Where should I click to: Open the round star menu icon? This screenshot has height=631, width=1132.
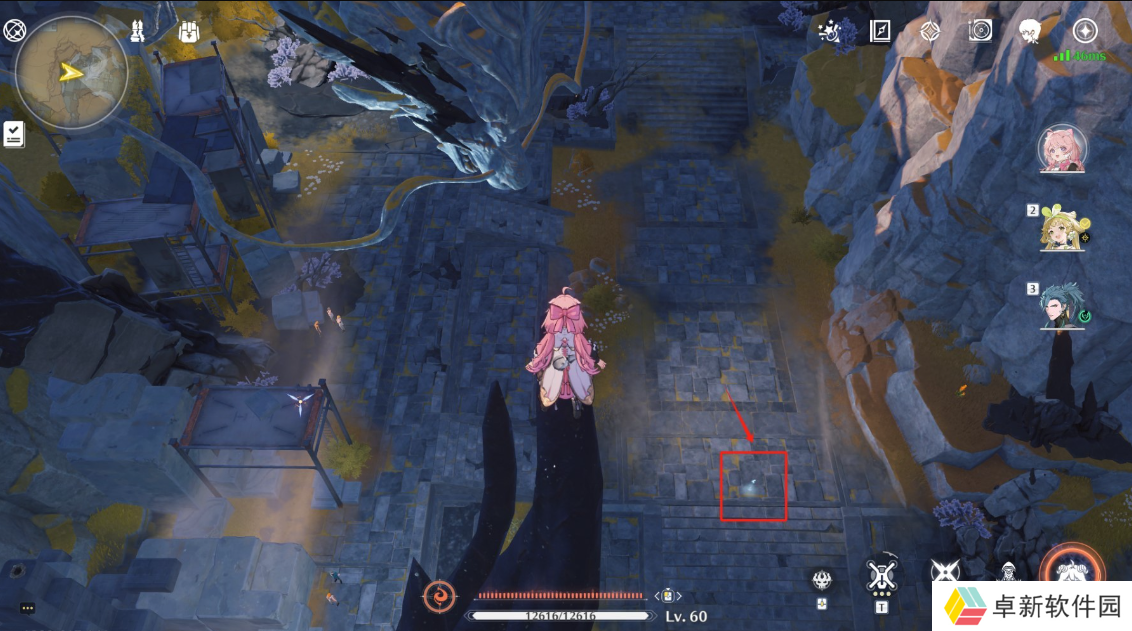(1085, 31)
